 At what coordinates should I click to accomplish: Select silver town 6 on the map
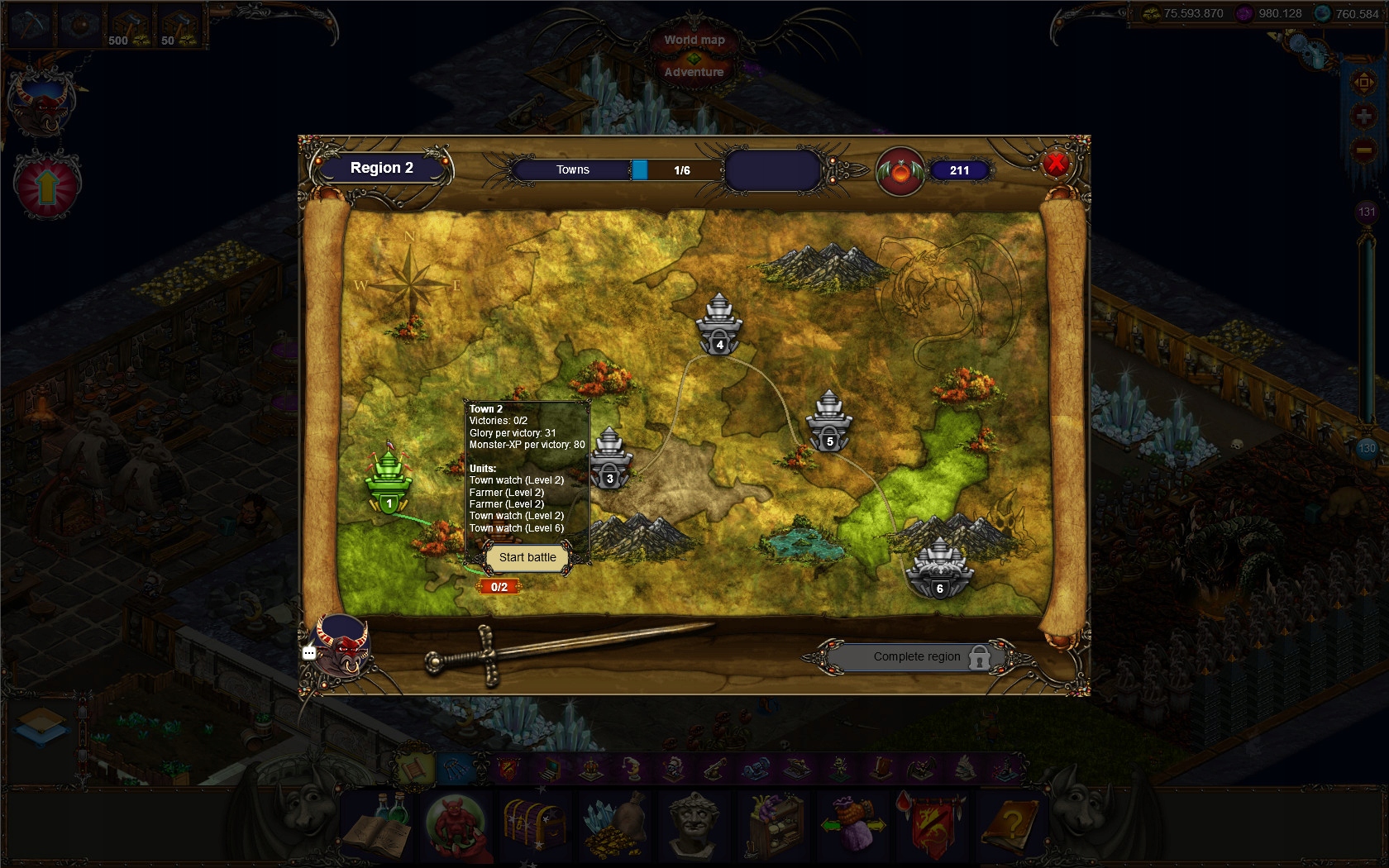(941, 562)
